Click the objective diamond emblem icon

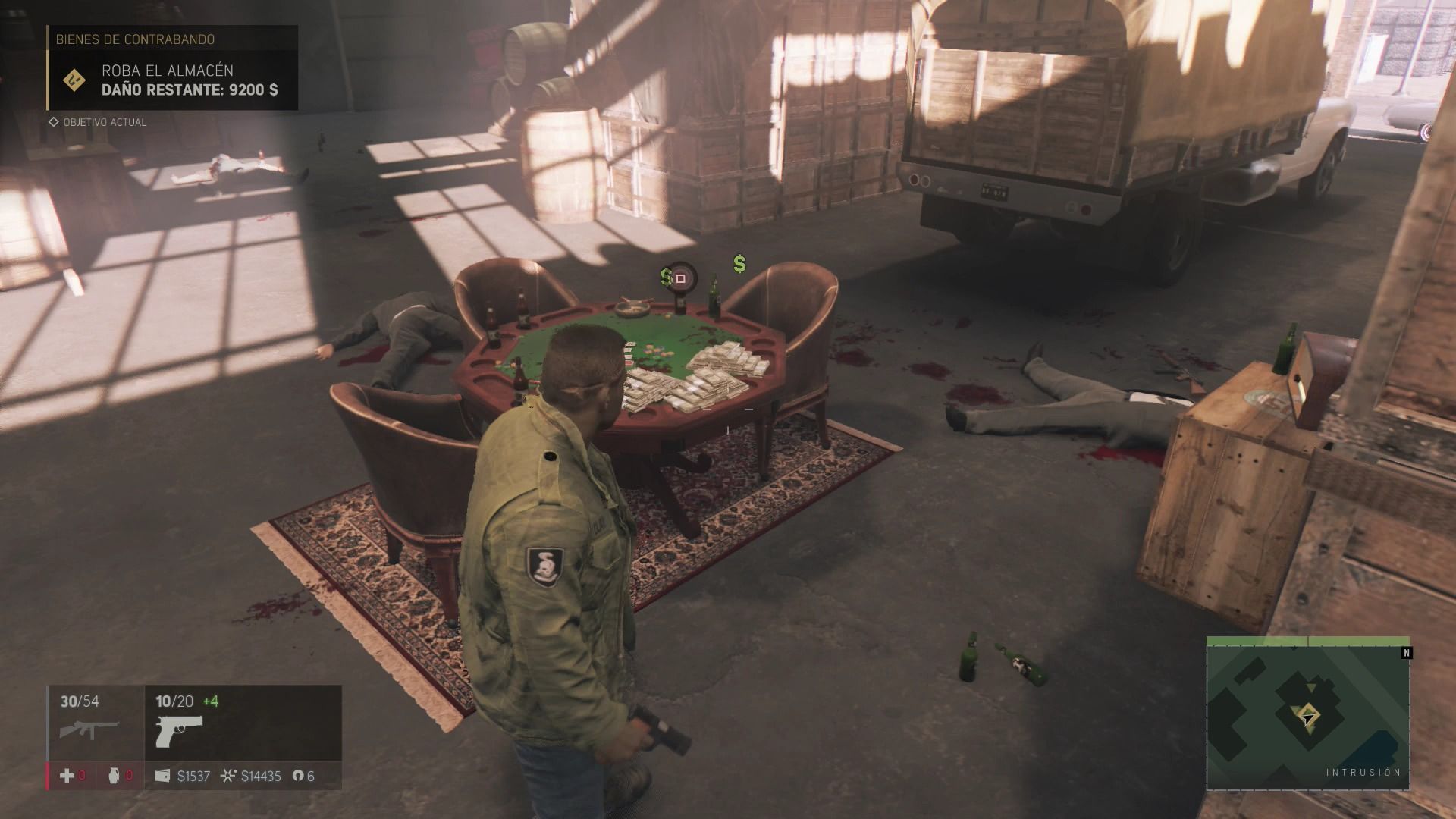coord(74,80)
